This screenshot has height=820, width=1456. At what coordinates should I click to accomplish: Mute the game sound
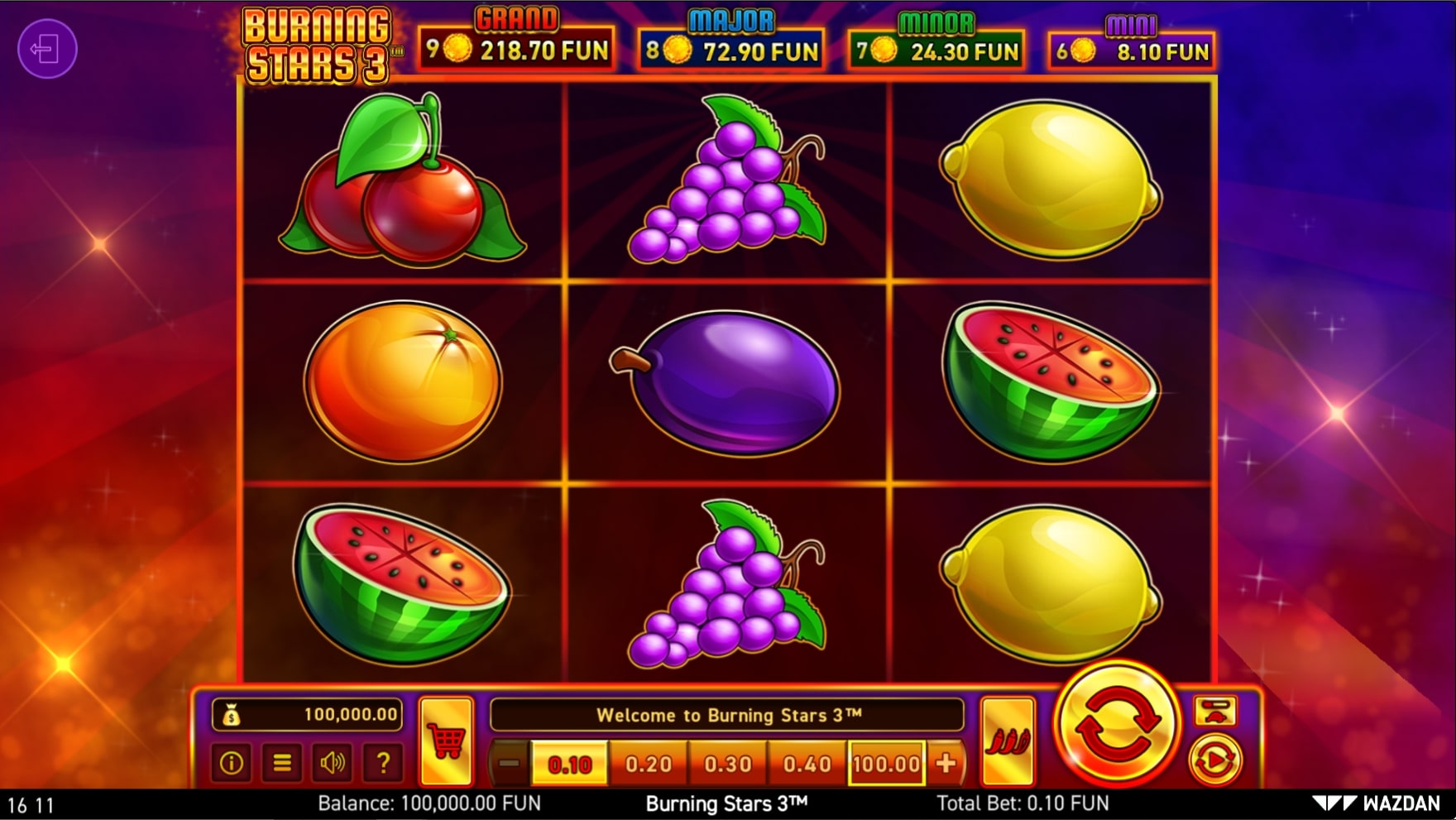click(331, 764)
